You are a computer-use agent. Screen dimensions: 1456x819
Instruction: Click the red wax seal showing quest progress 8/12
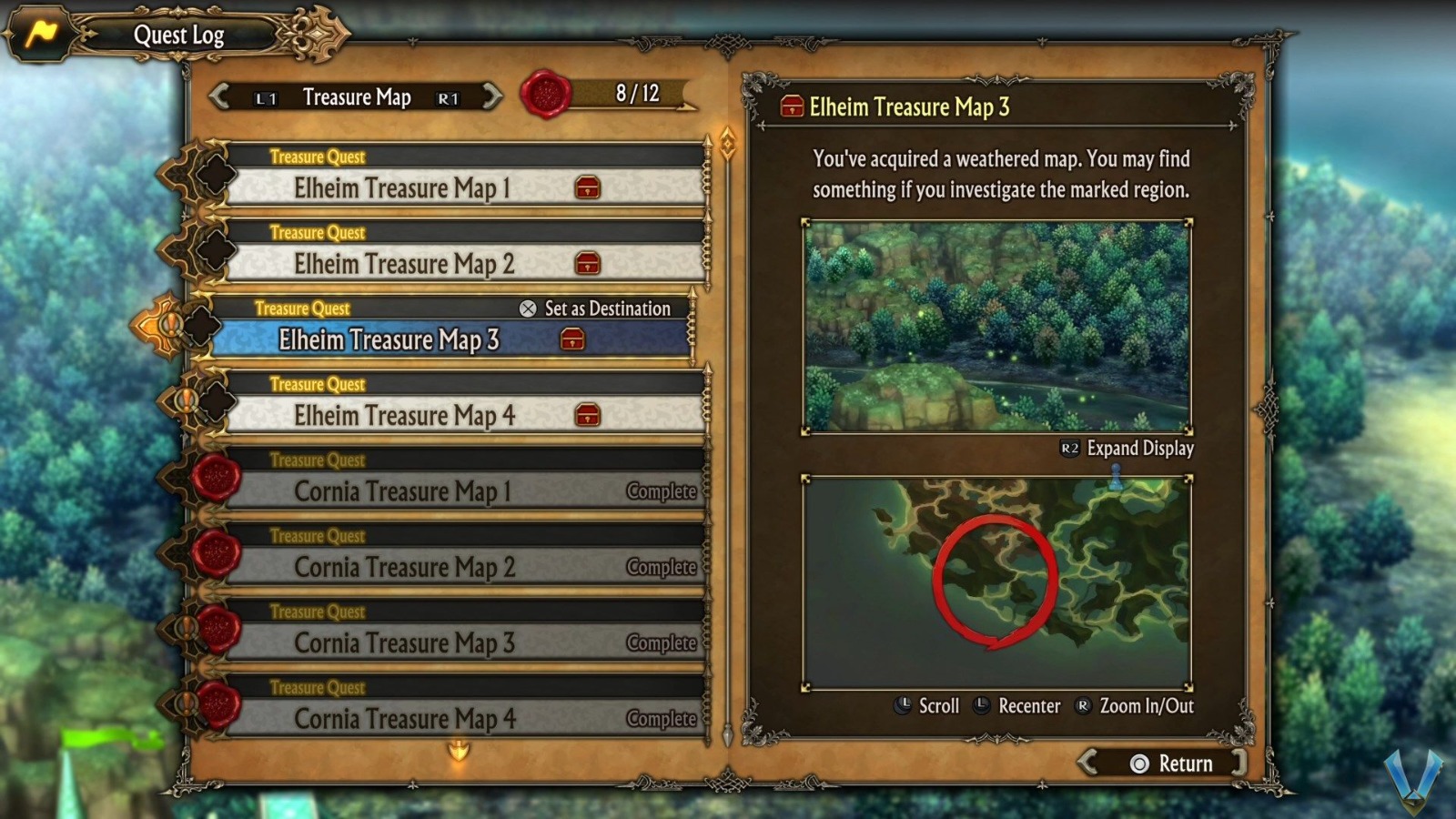click(543, 94)
